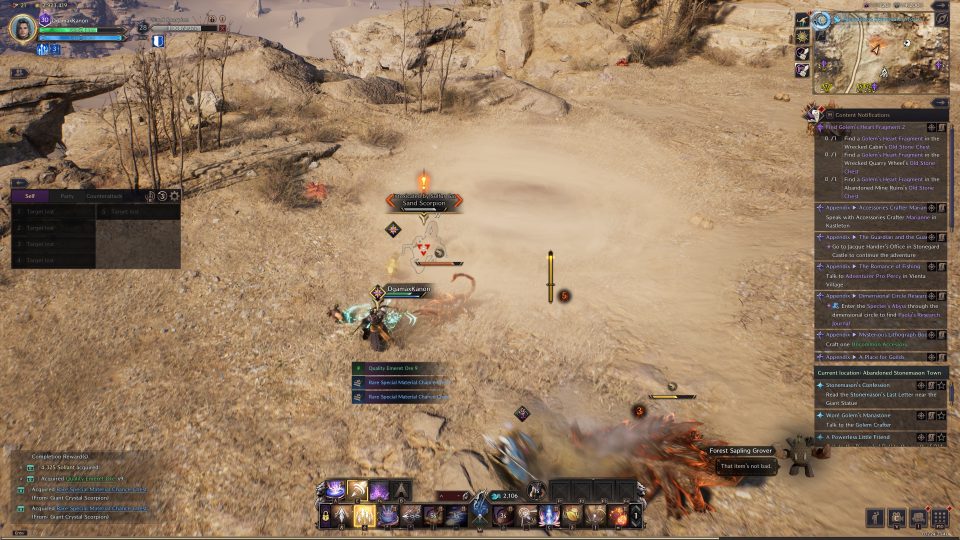Image resolution: width=960 pixels, height=540 pixels.
Task: Open the Counterattack target tab
Action: 104,196
